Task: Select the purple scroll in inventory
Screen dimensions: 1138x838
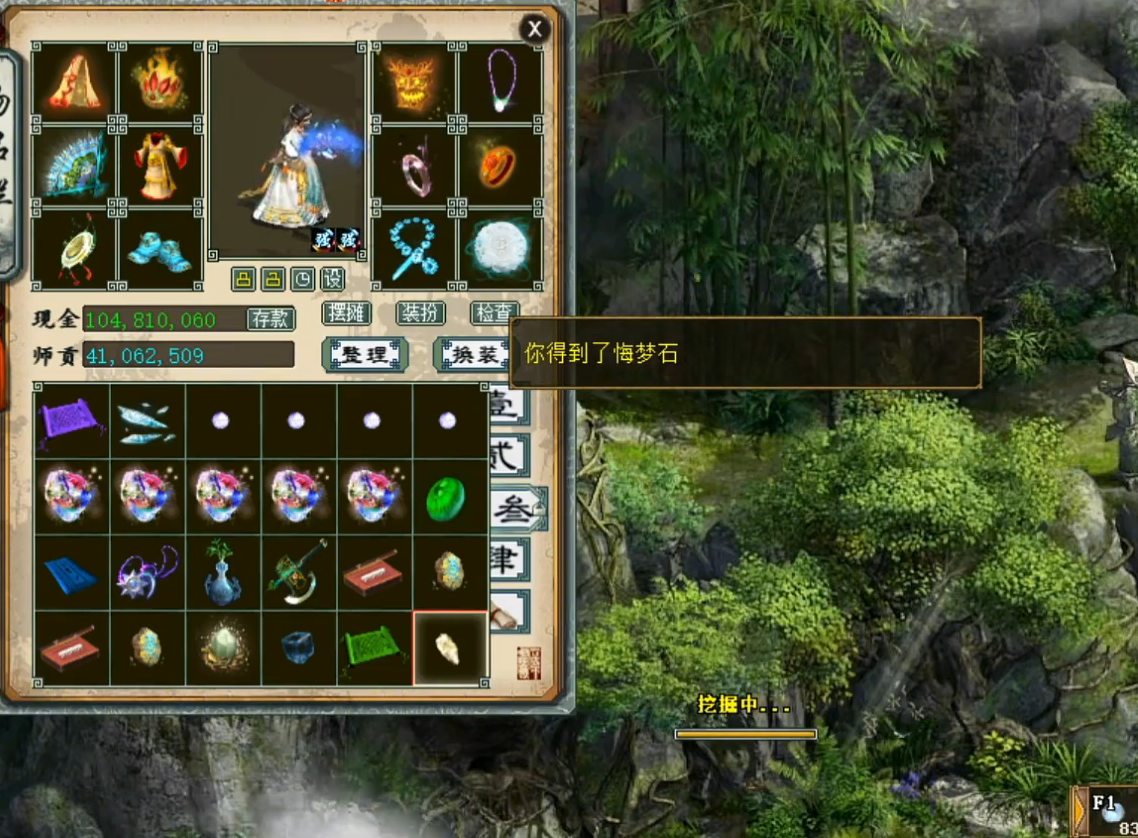Action: coord(72,421)
